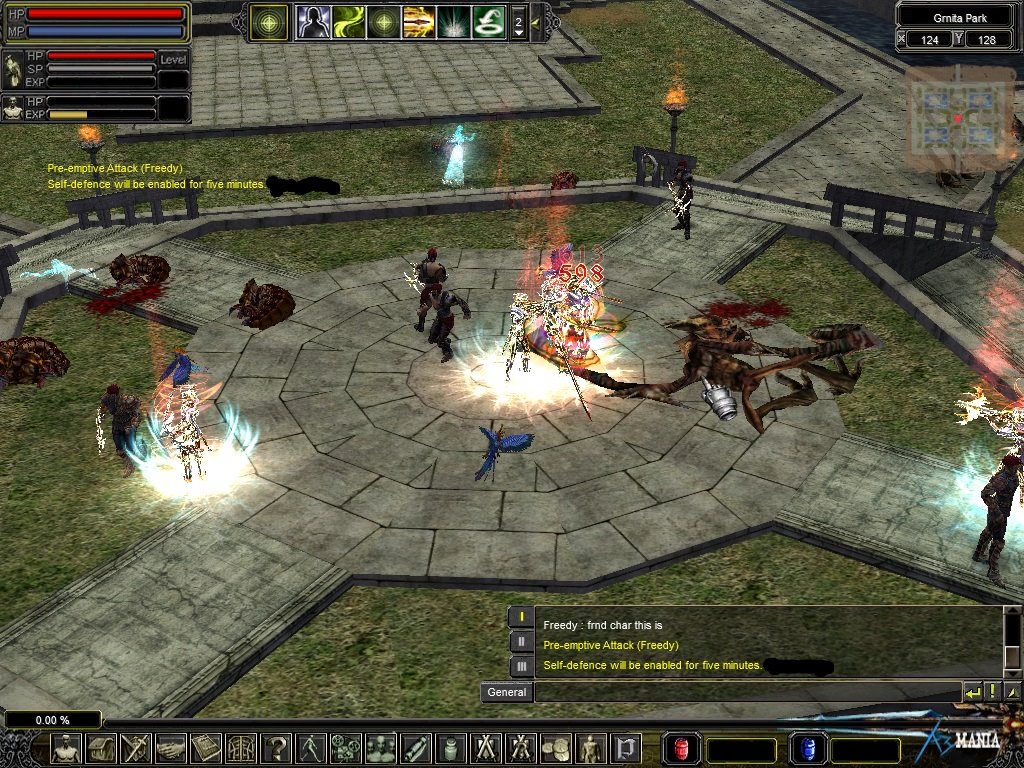Trigger the white light burst skill

pyautogui.click(x=453, y=22)
